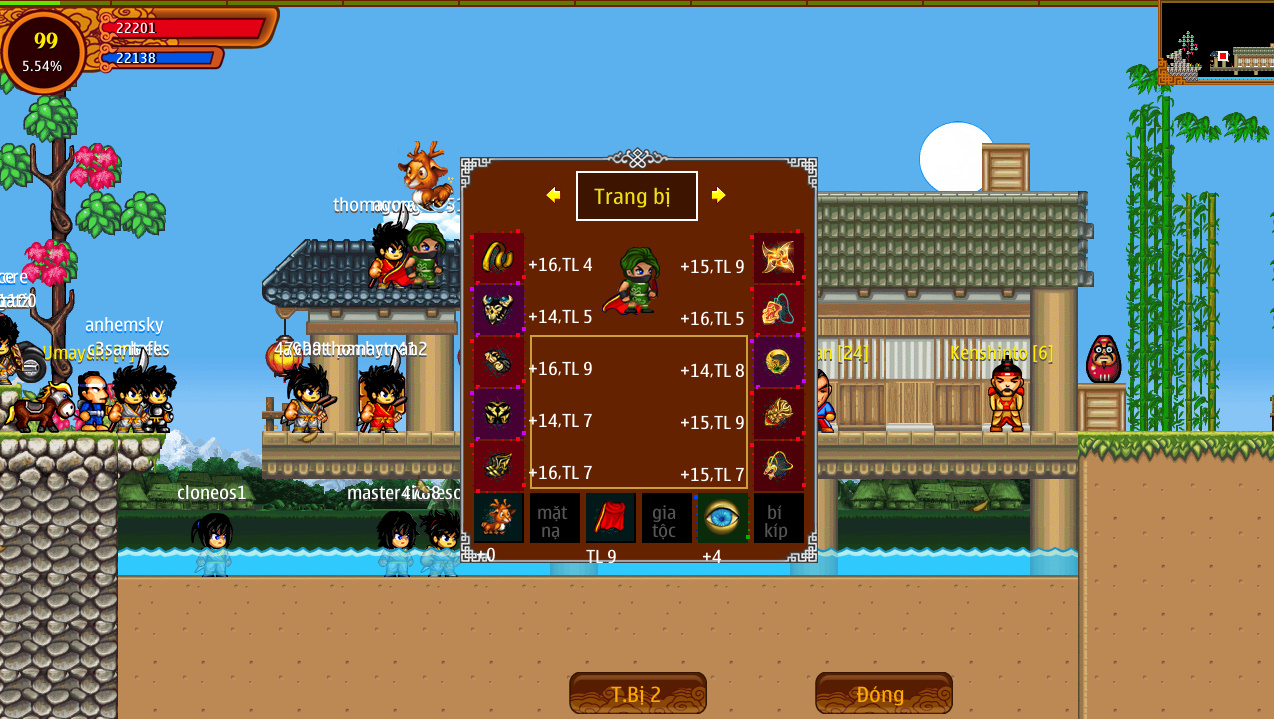Select the empty mặt nạ mask slot
The height and width of the screenshot is (719, 1274).
tap(554, 518)
